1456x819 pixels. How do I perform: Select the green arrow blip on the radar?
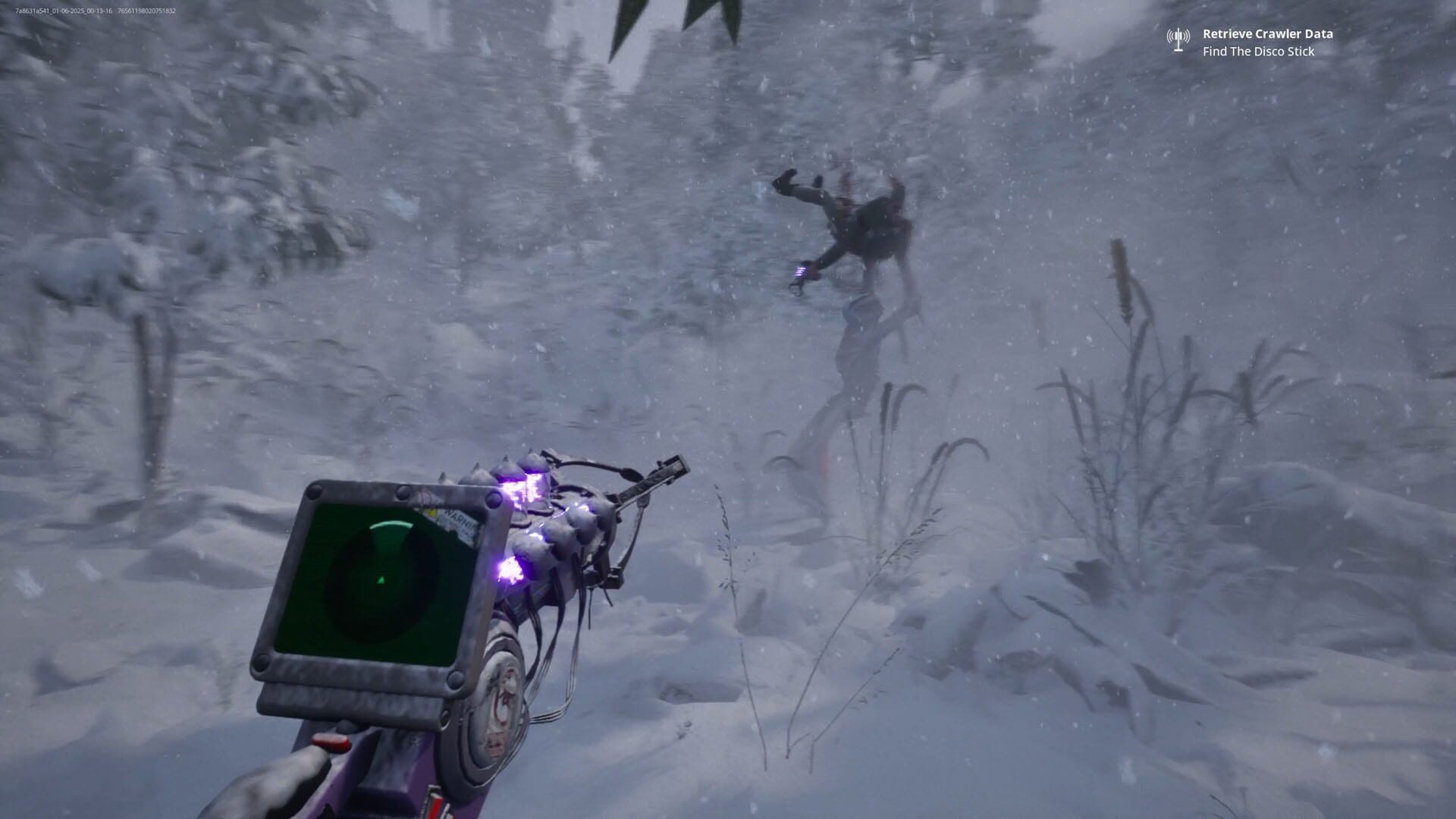click(380, 580)
